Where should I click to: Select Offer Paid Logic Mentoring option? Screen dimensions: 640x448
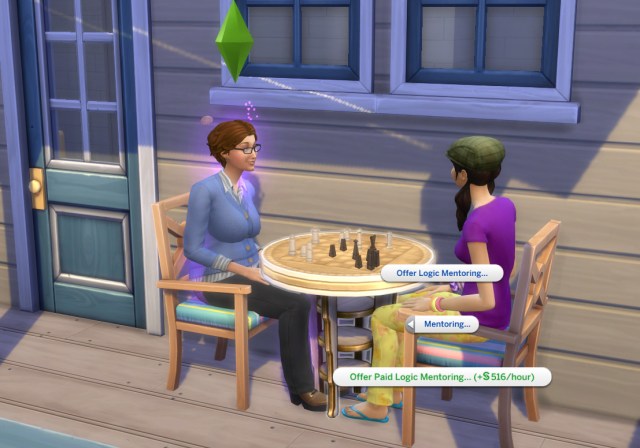click(442, 377)
